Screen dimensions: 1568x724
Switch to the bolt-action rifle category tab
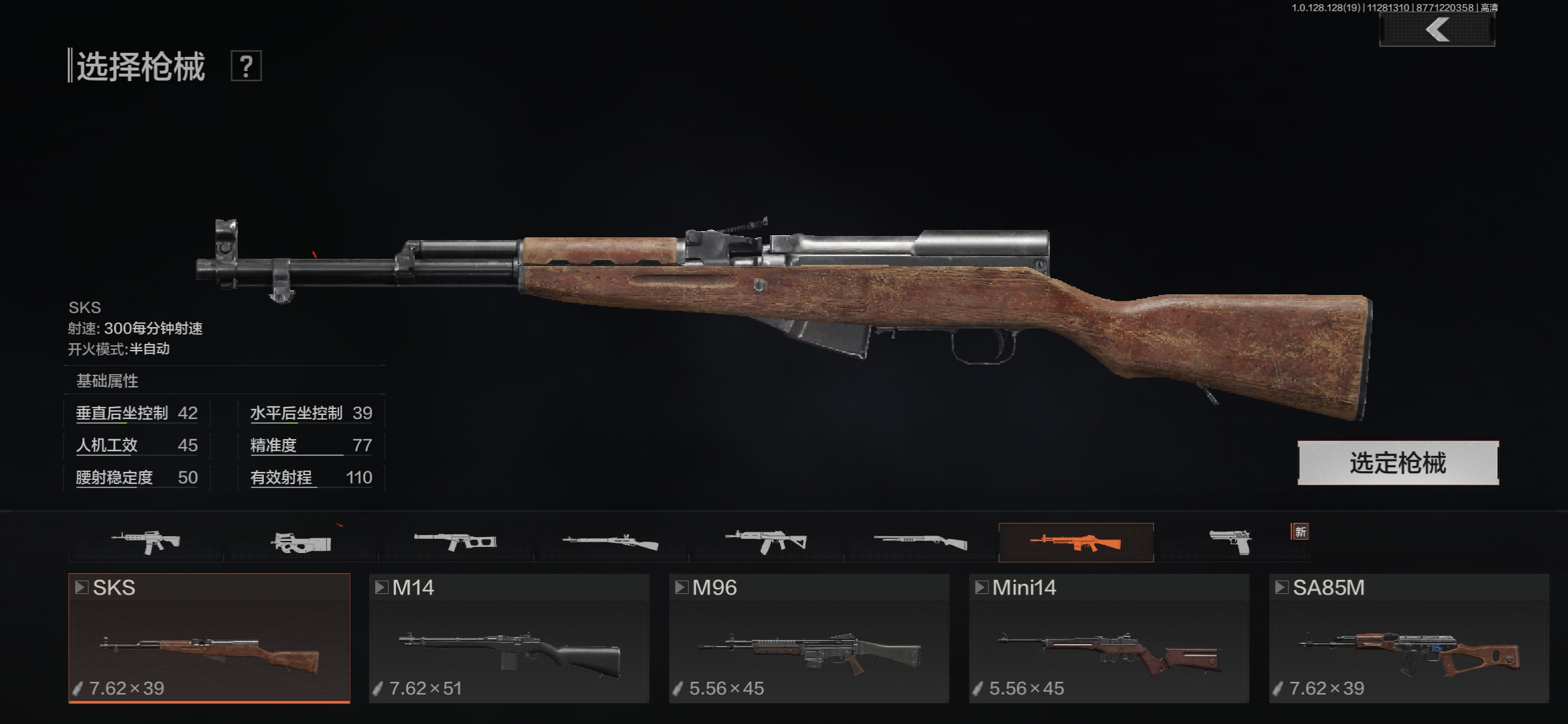click(x=610, y=542)
